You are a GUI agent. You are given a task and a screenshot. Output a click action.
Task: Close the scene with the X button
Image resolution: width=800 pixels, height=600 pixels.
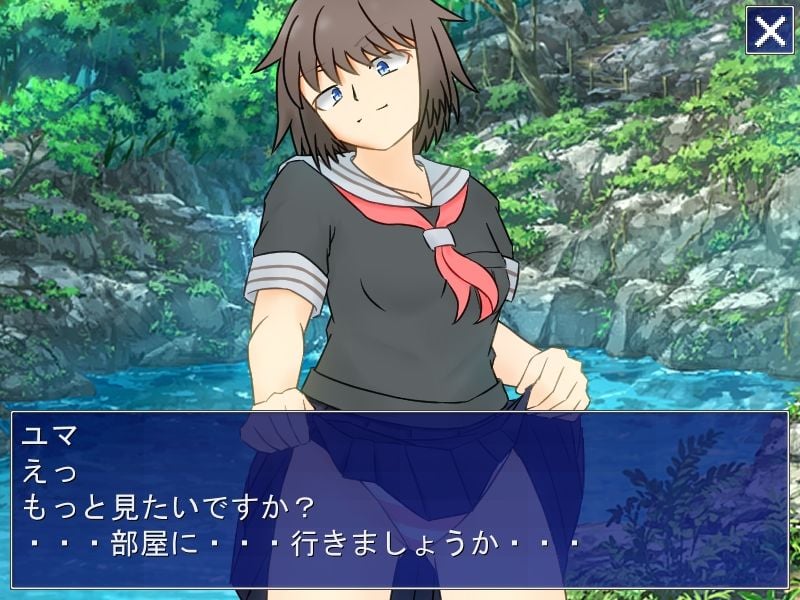pyautogui.click(x=769, y=31)
